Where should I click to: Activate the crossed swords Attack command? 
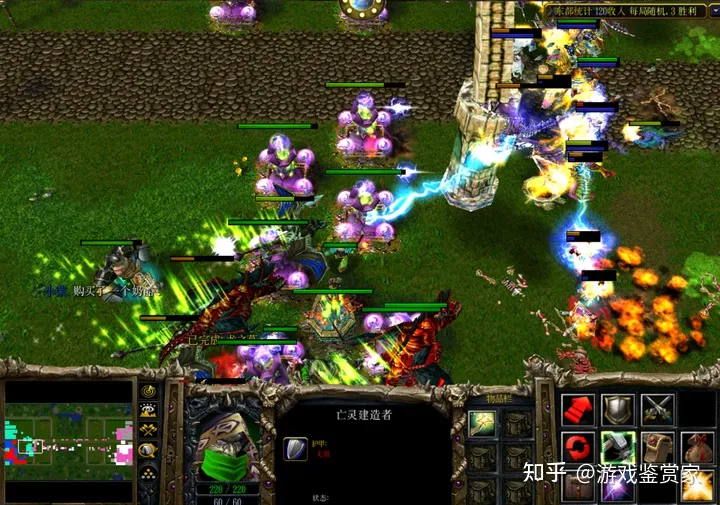pos(657,408)
